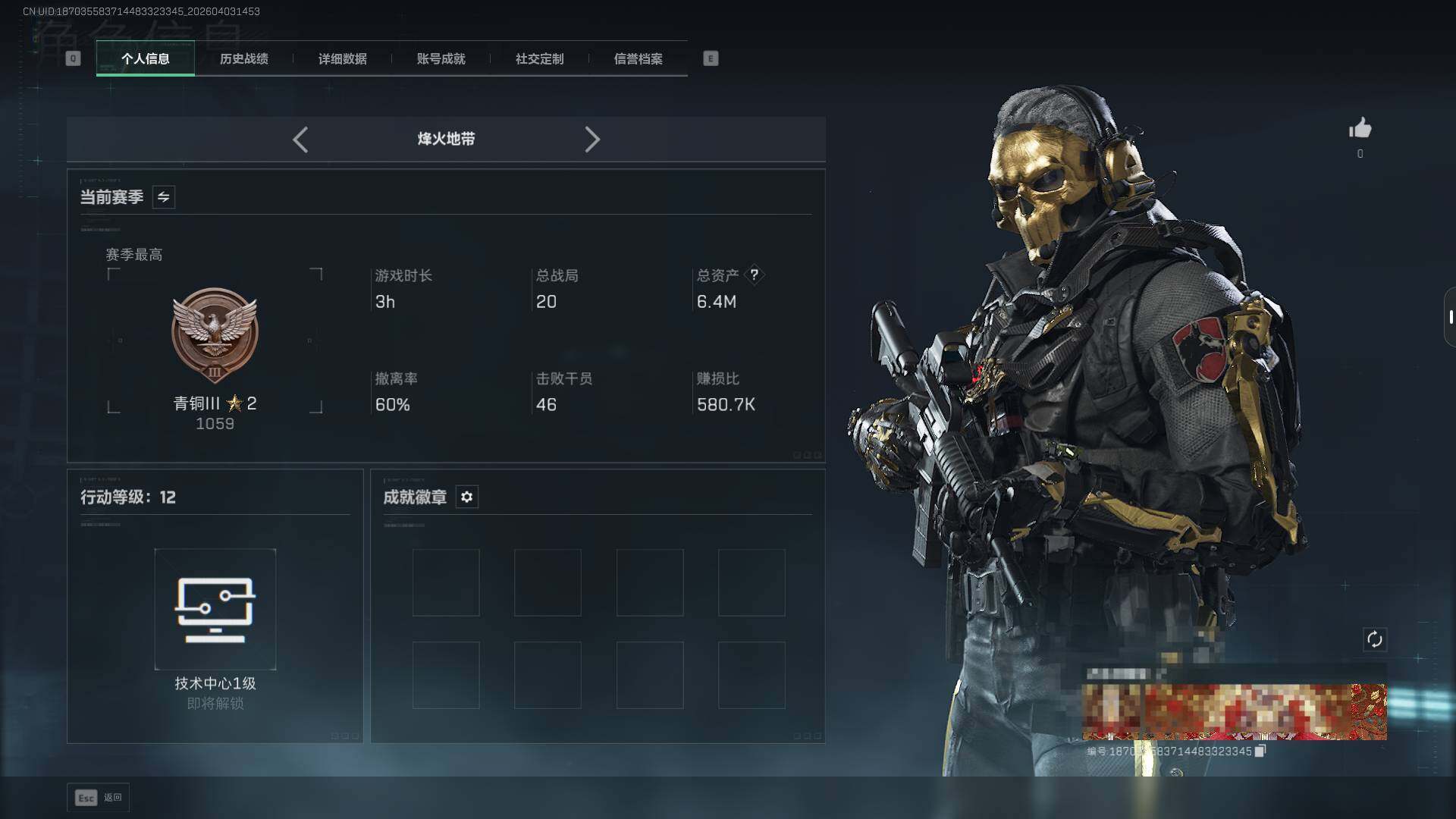Open the 总资产 question mark help
This screenshot has width=1456, height=819.
pyautogui.click(x=754, y=275)
